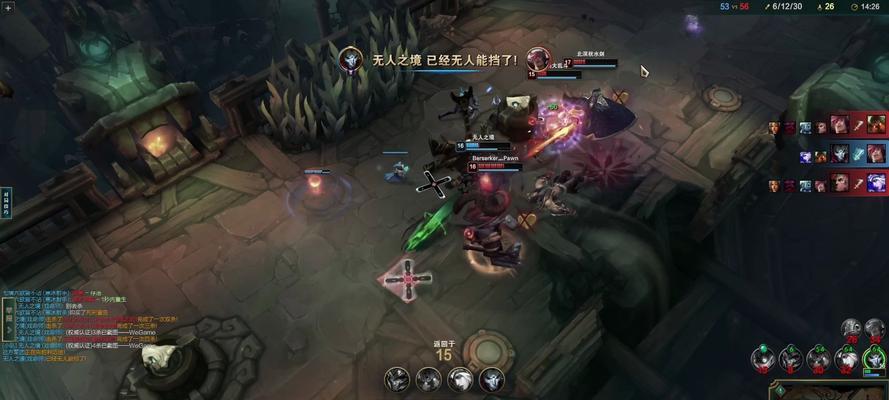Select the green-highlighted teammate portrait
The width and height of the screenshot is (889, 400).
[x=874, y=359]
